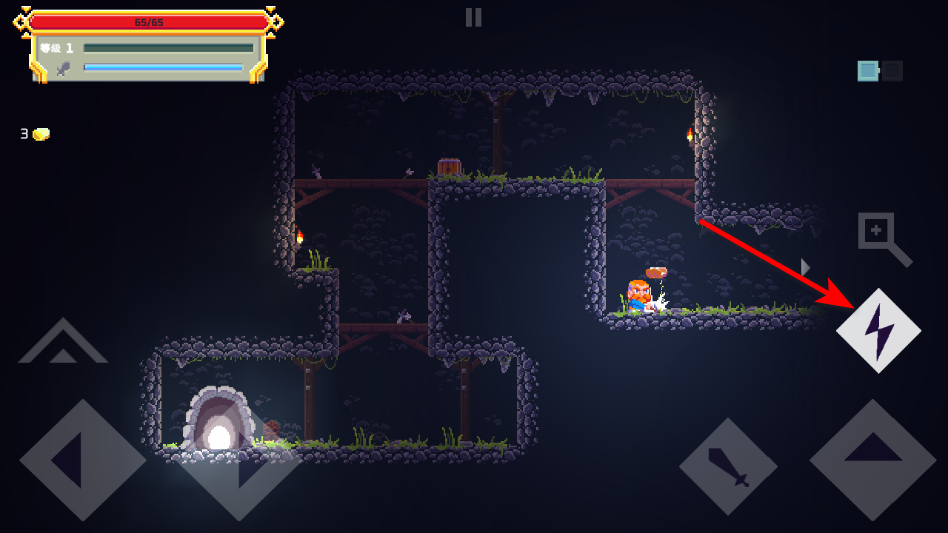This screenshot has width=948, height=533.
Task: Tap the sword attack button
Action: pyautogui.click(x=728, y=466)
